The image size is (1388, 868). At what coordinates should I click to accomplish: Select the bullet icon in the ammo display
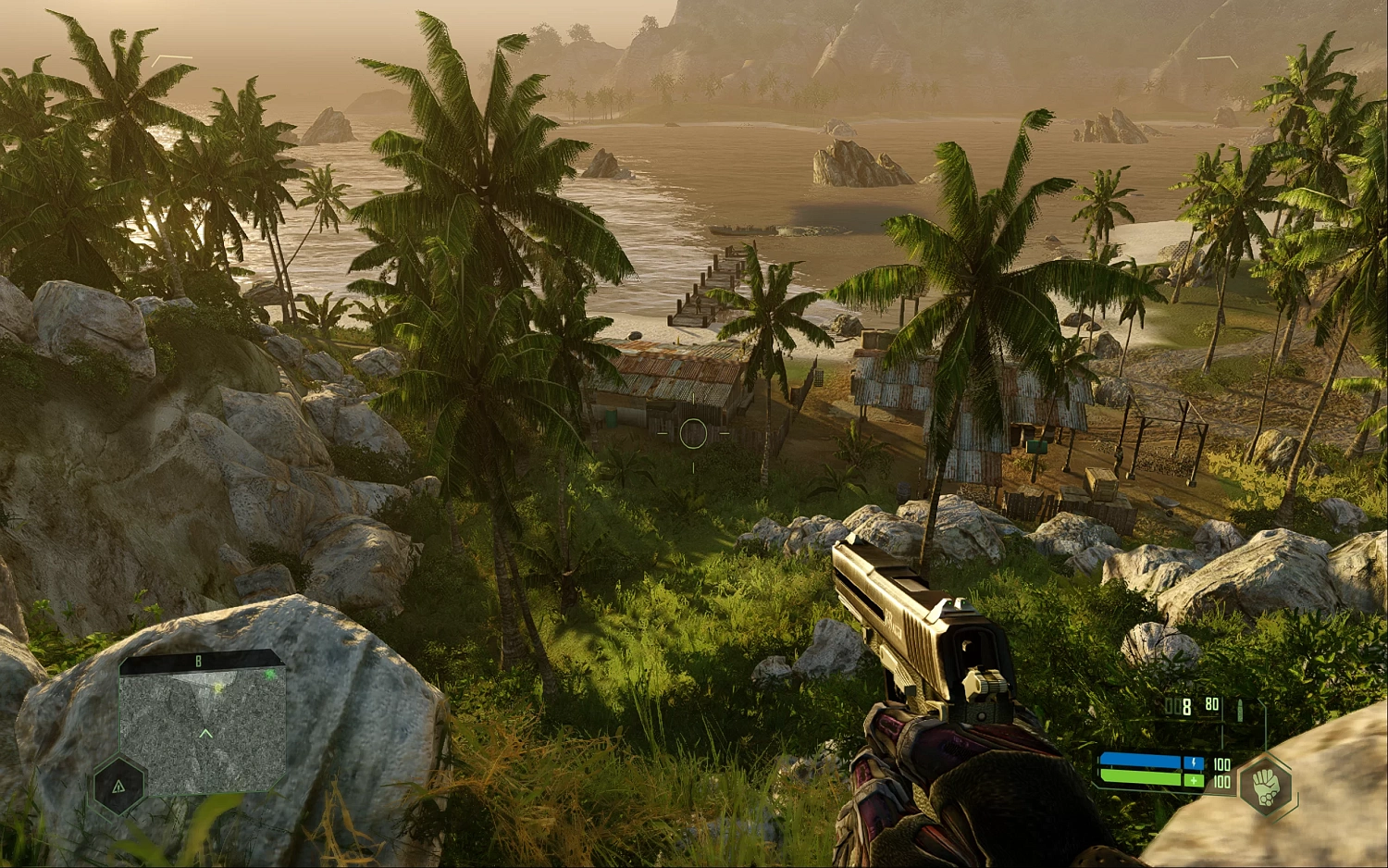point(1240,709)
